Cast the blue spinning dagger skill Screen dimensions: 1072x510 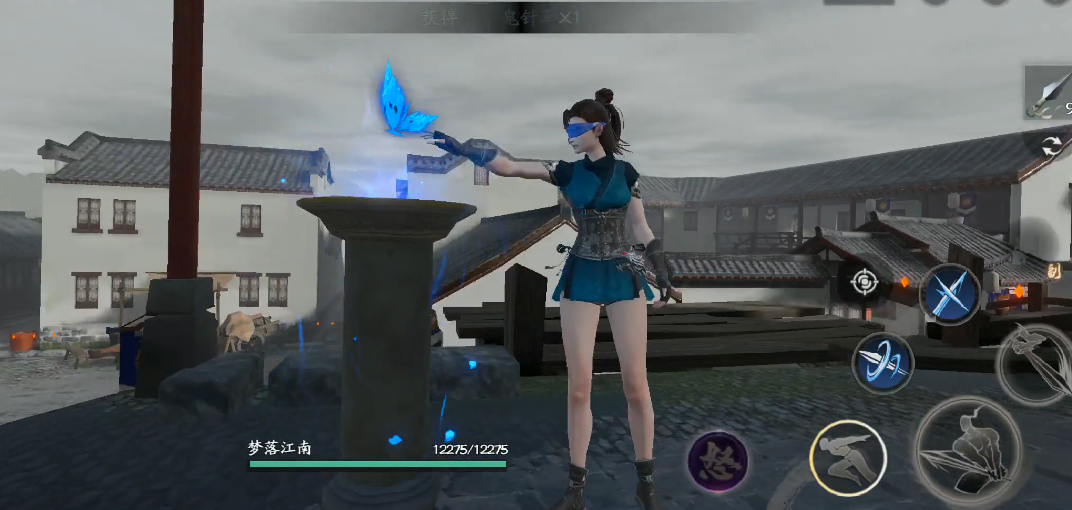click(883, 363)
